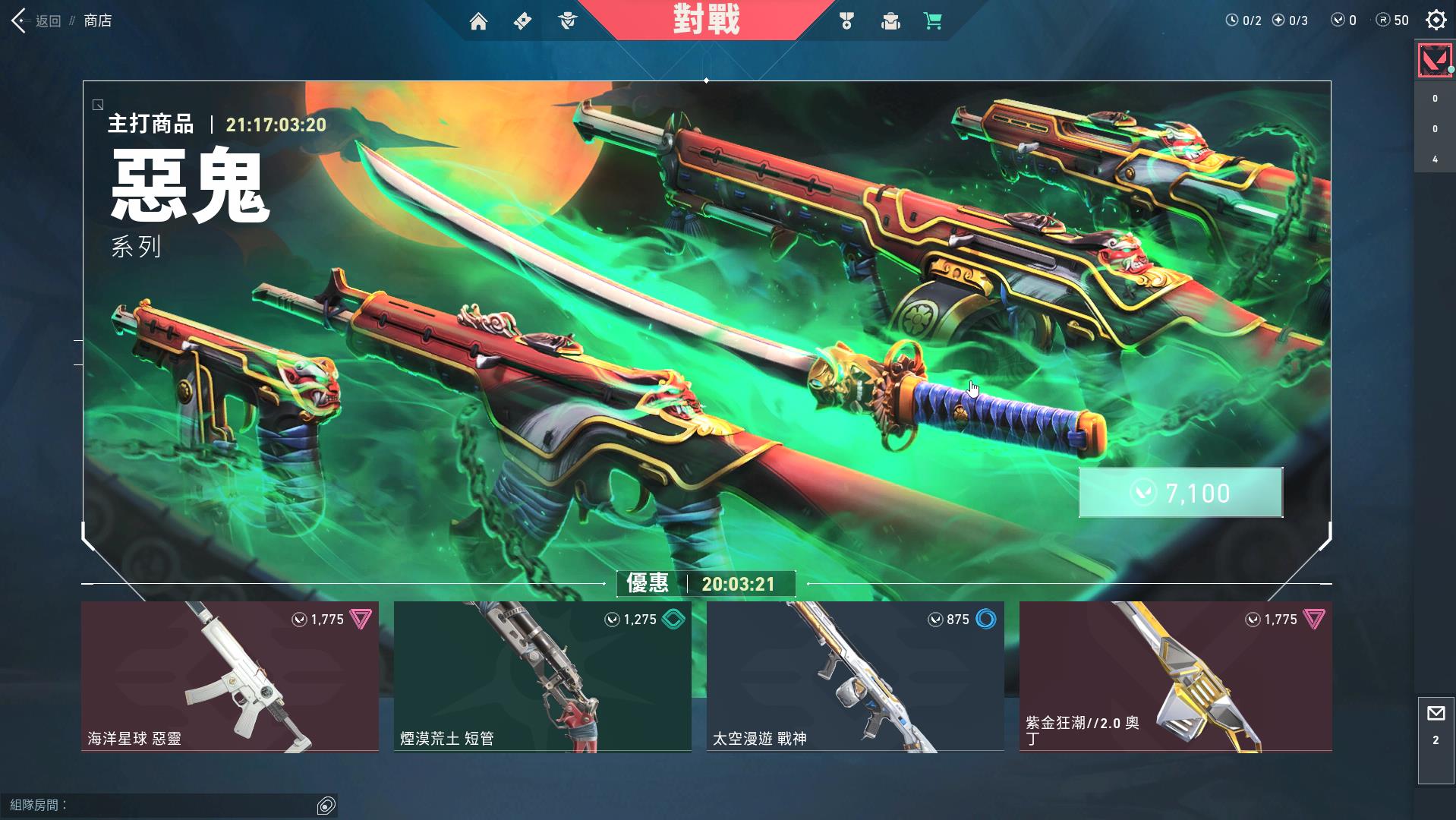
Task: Switch to the 對戰 tab
Action: 706,20
